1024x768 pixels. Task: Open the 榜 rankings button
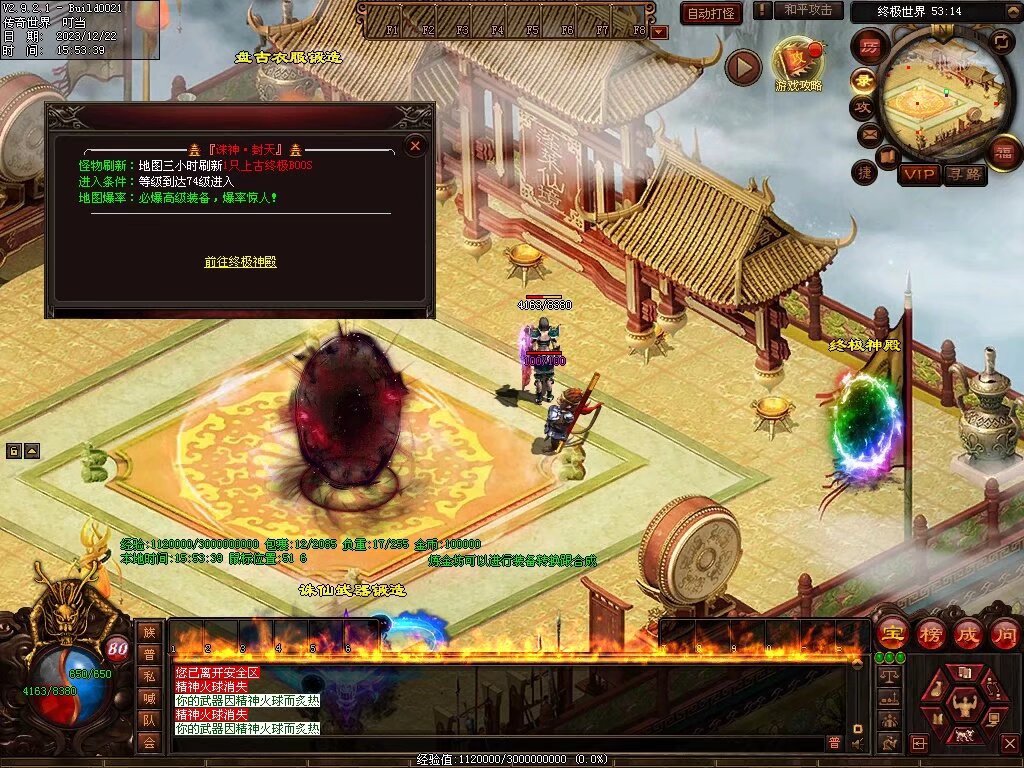tap(930, 633)
